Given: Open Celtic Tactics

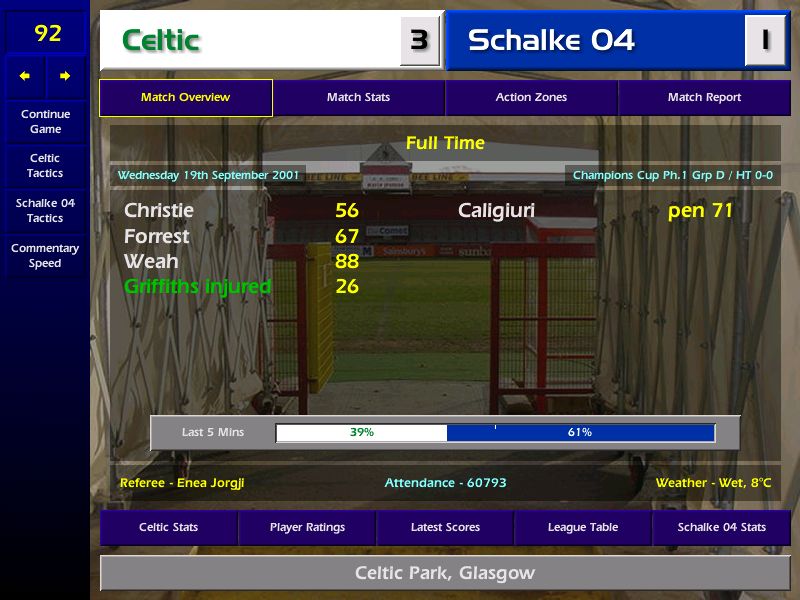Looking at the screenshot, I should [x=45, y=166].
